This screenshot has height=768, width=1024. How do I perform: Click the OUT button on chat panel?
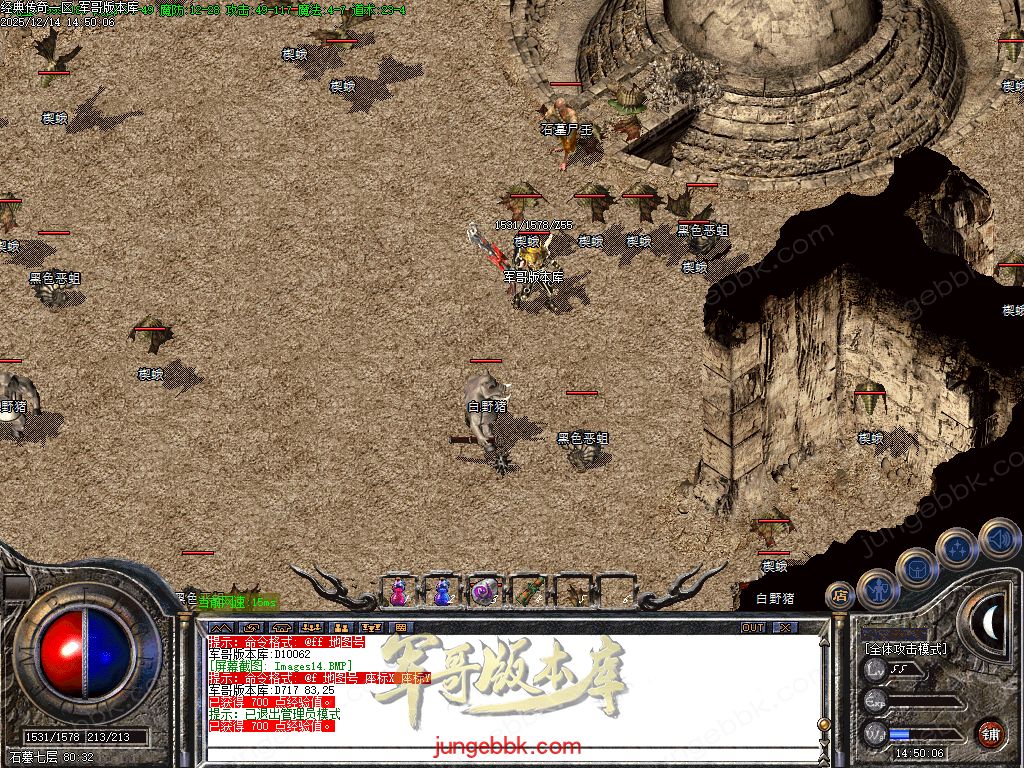tap(753, 627)
